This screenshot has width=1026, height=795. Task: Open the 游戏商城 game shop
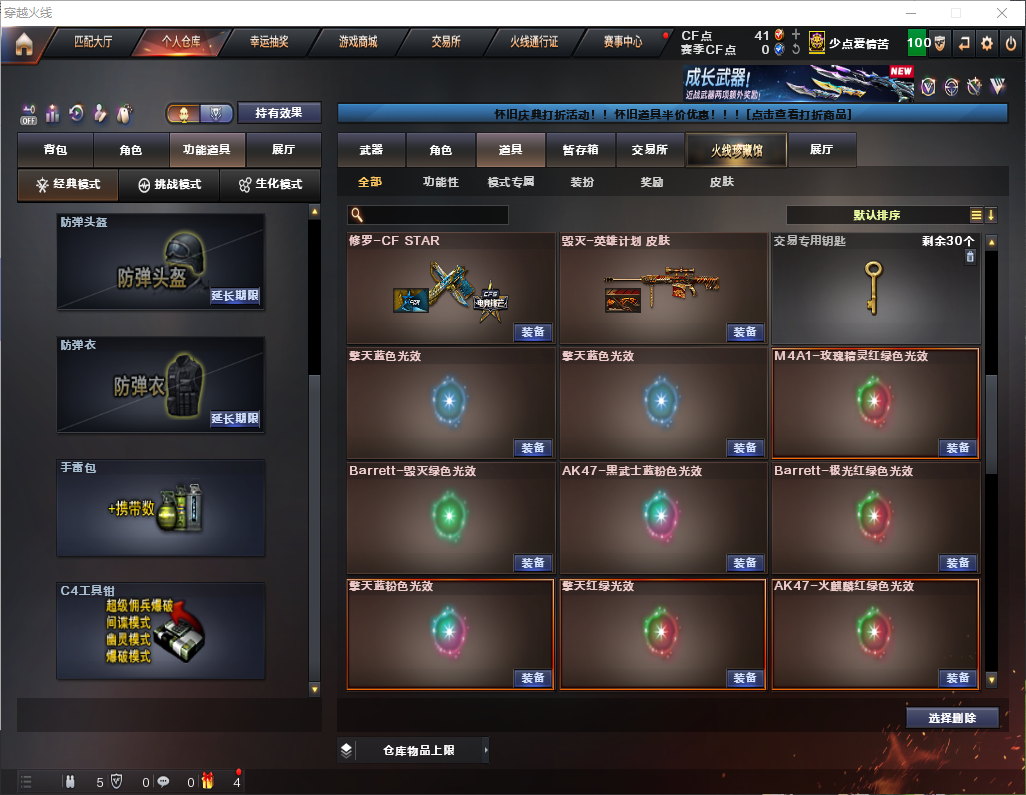pos(357,42)
